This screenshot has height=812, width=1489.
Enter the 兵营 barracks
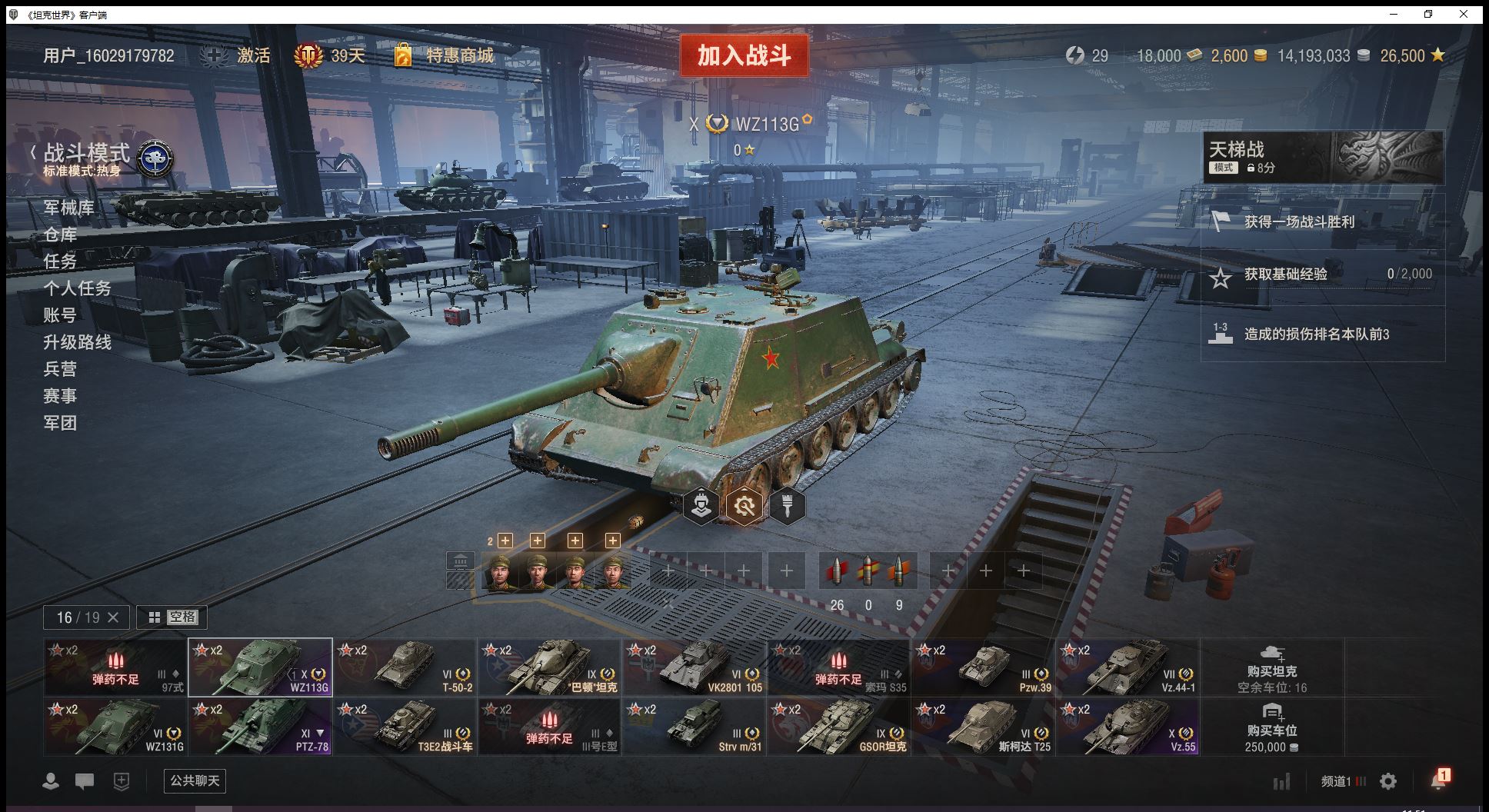60,369
